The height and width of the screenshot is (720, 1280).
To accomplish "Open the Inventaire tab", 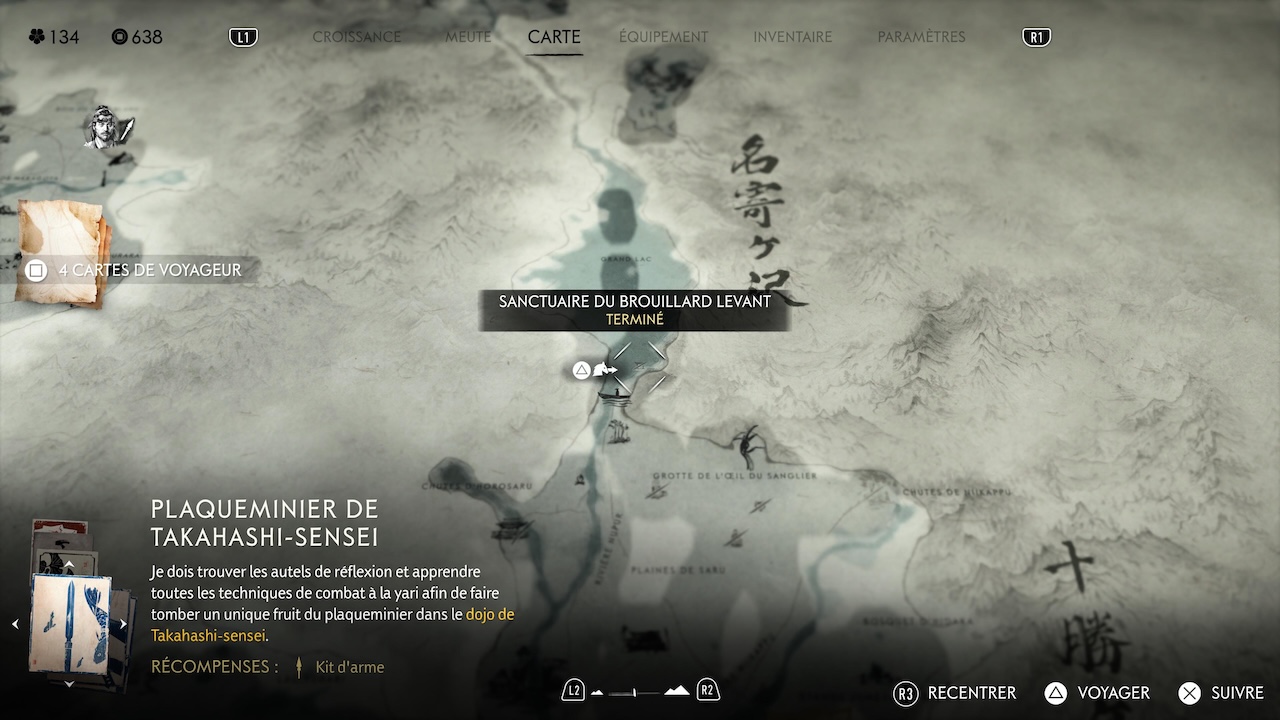I will 792,37.
